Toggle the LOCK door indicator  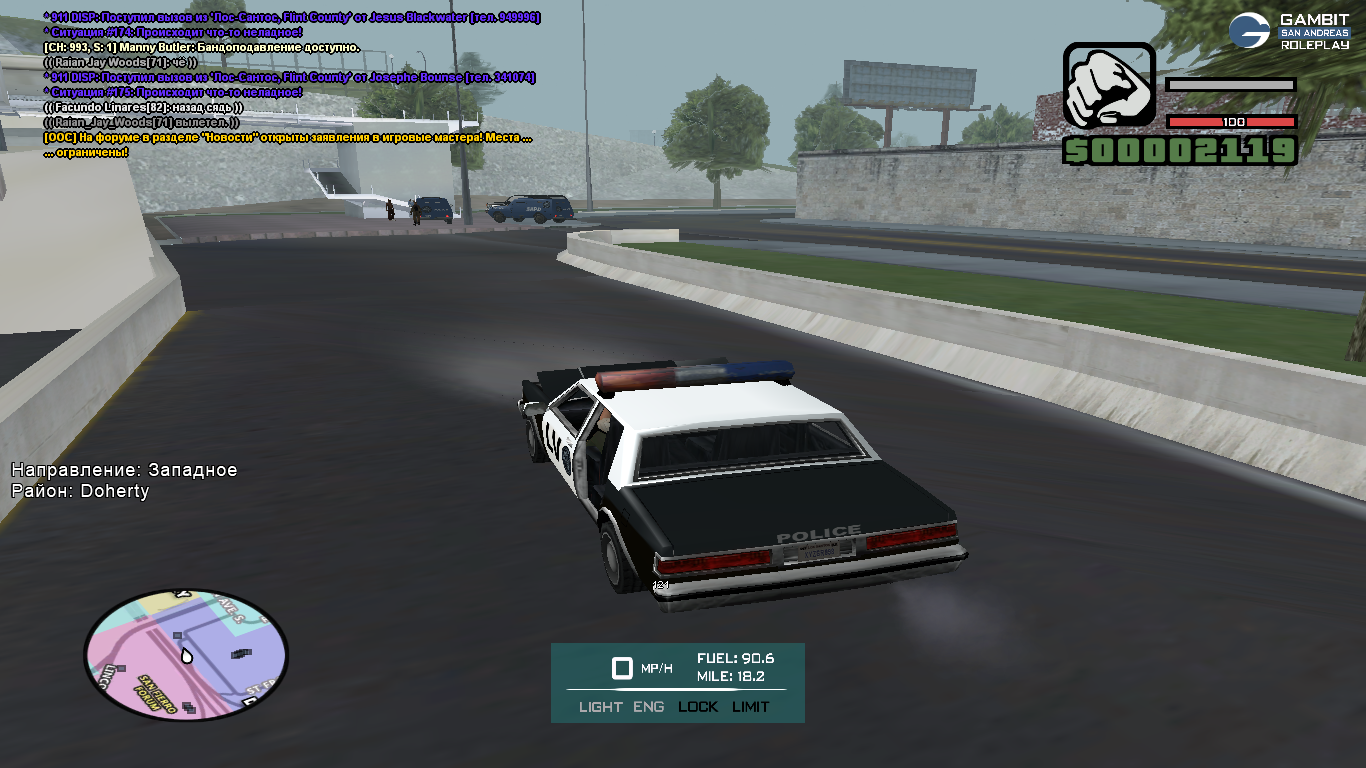click(698, 707)
